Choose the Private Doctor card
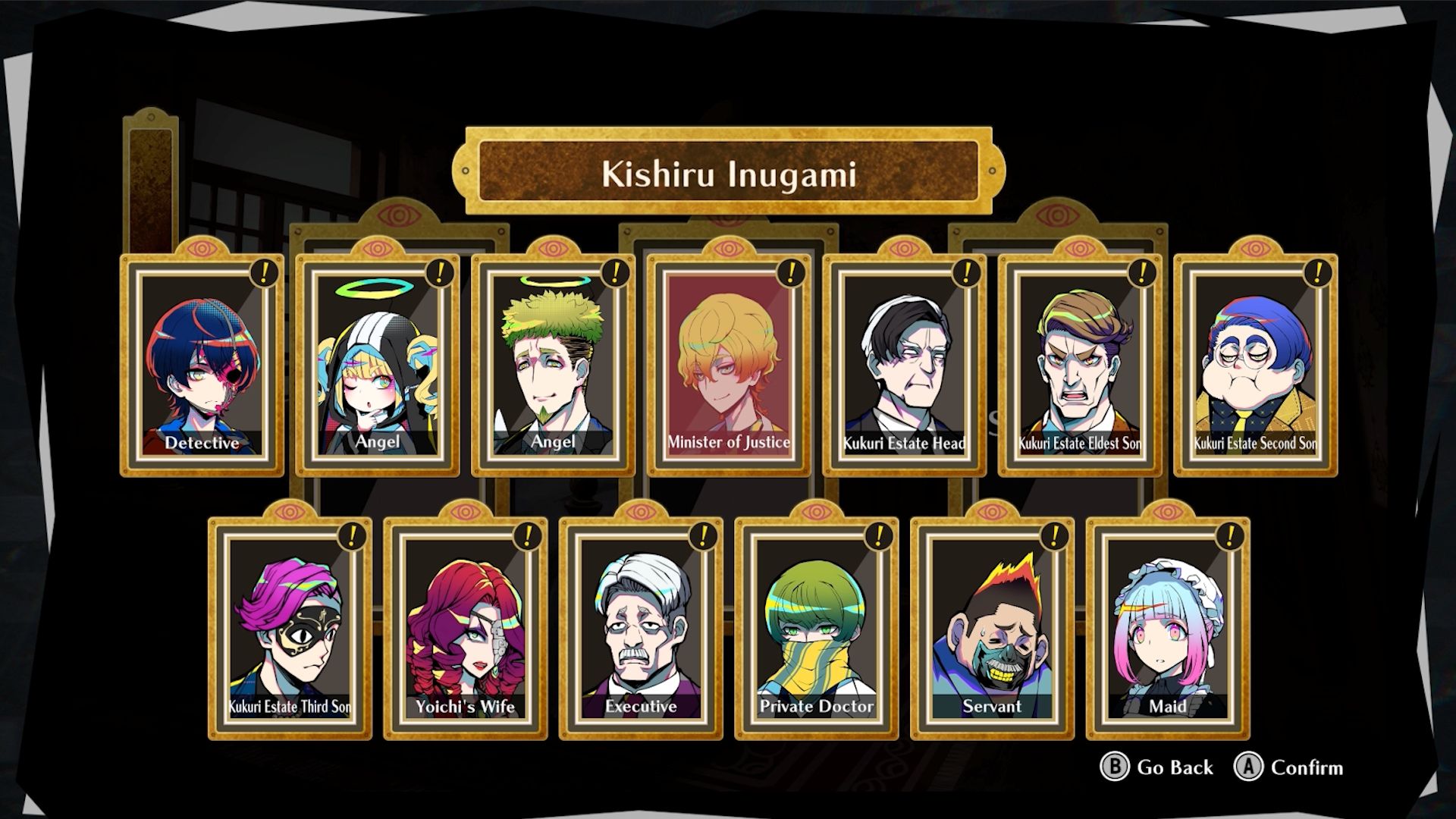The height and width of the screenshot is (819, 1456). [x=817, y=629]
